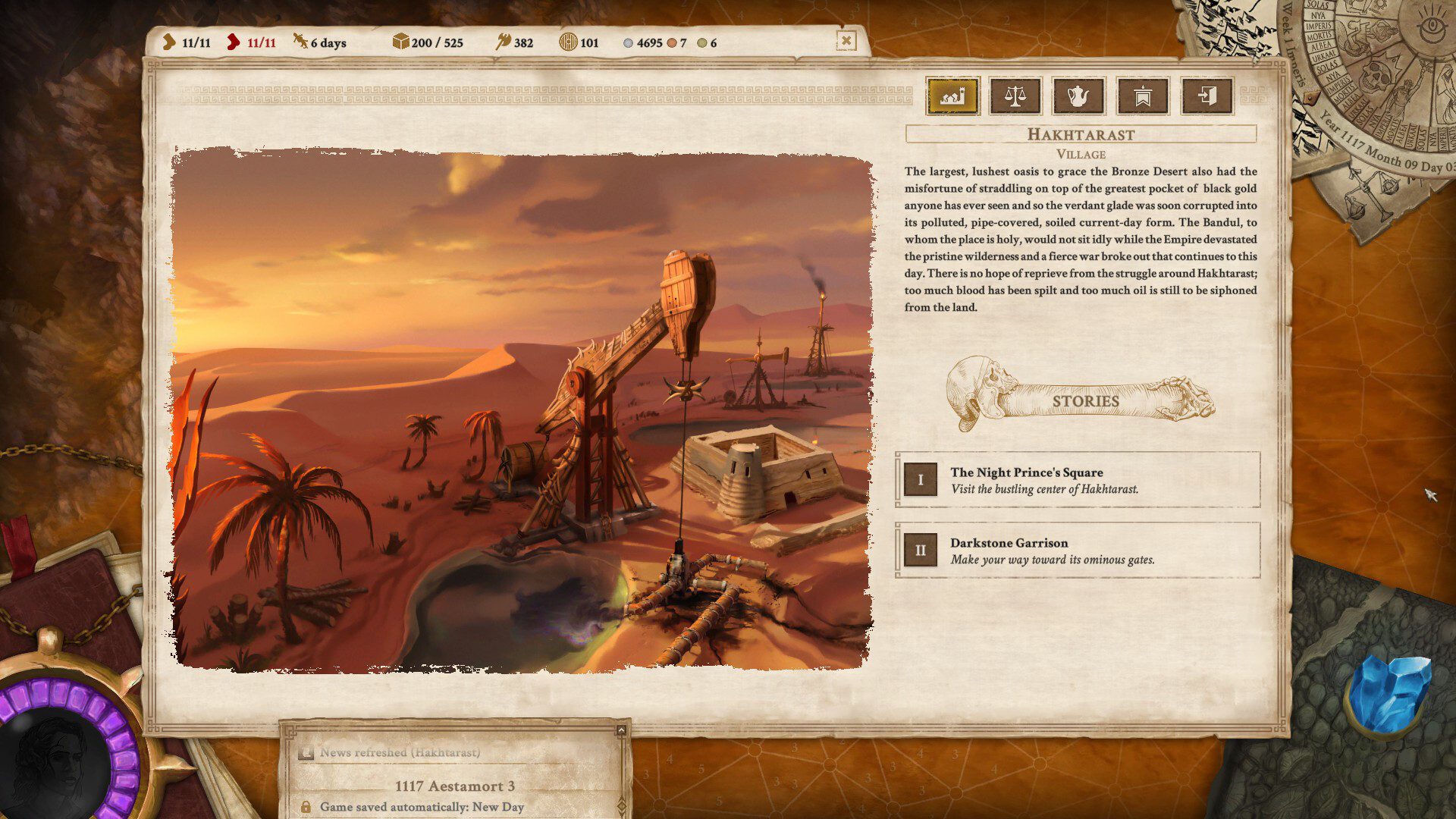This screenshot has height=819, width=1456.
Task: Click the red boot morale indicator
Action: tap(234, 42)
